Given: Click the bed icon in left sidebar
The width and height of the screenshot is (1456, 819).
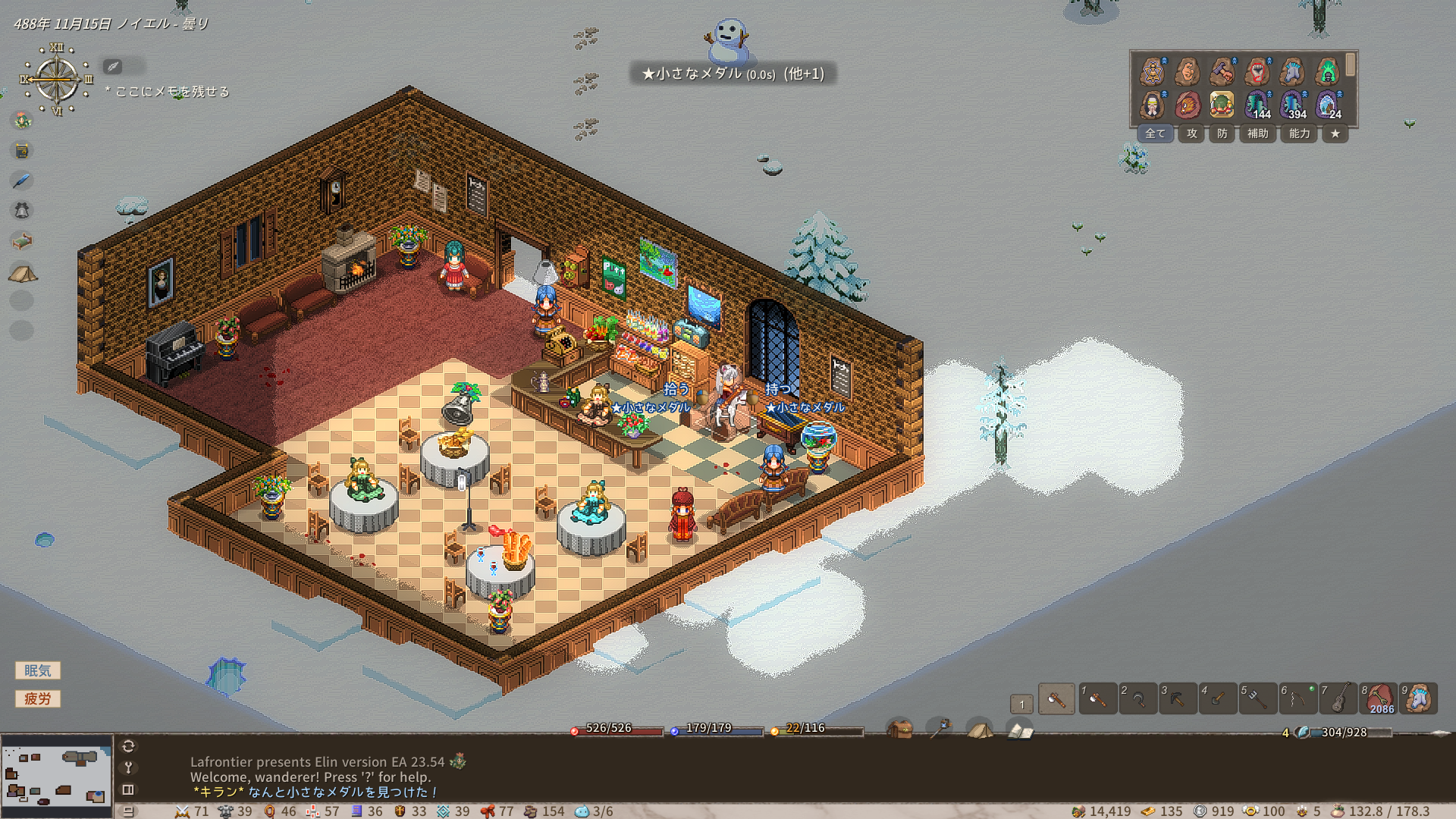Looking at the screenshot, I should pyautogui.click(x=22, y=241).
